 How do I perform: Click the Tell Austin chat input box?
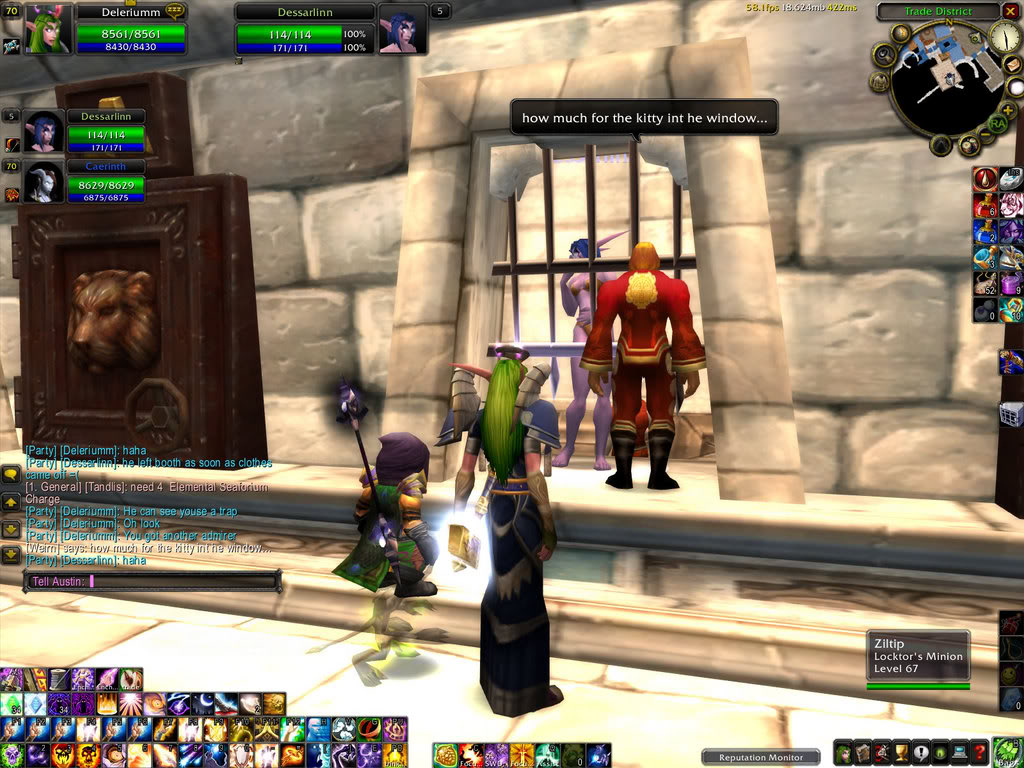152,580
